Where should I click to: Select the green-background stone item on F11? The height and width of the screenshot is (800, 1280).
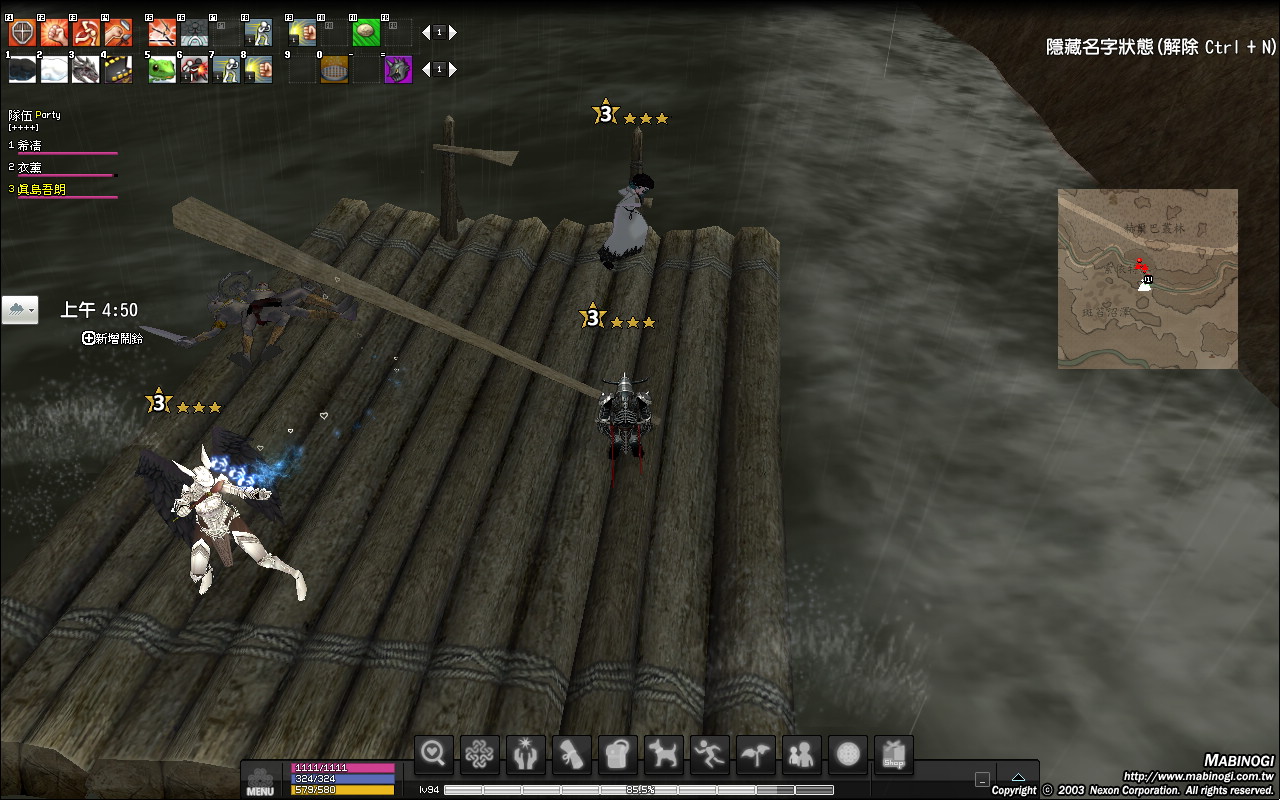tap(366, 33)
